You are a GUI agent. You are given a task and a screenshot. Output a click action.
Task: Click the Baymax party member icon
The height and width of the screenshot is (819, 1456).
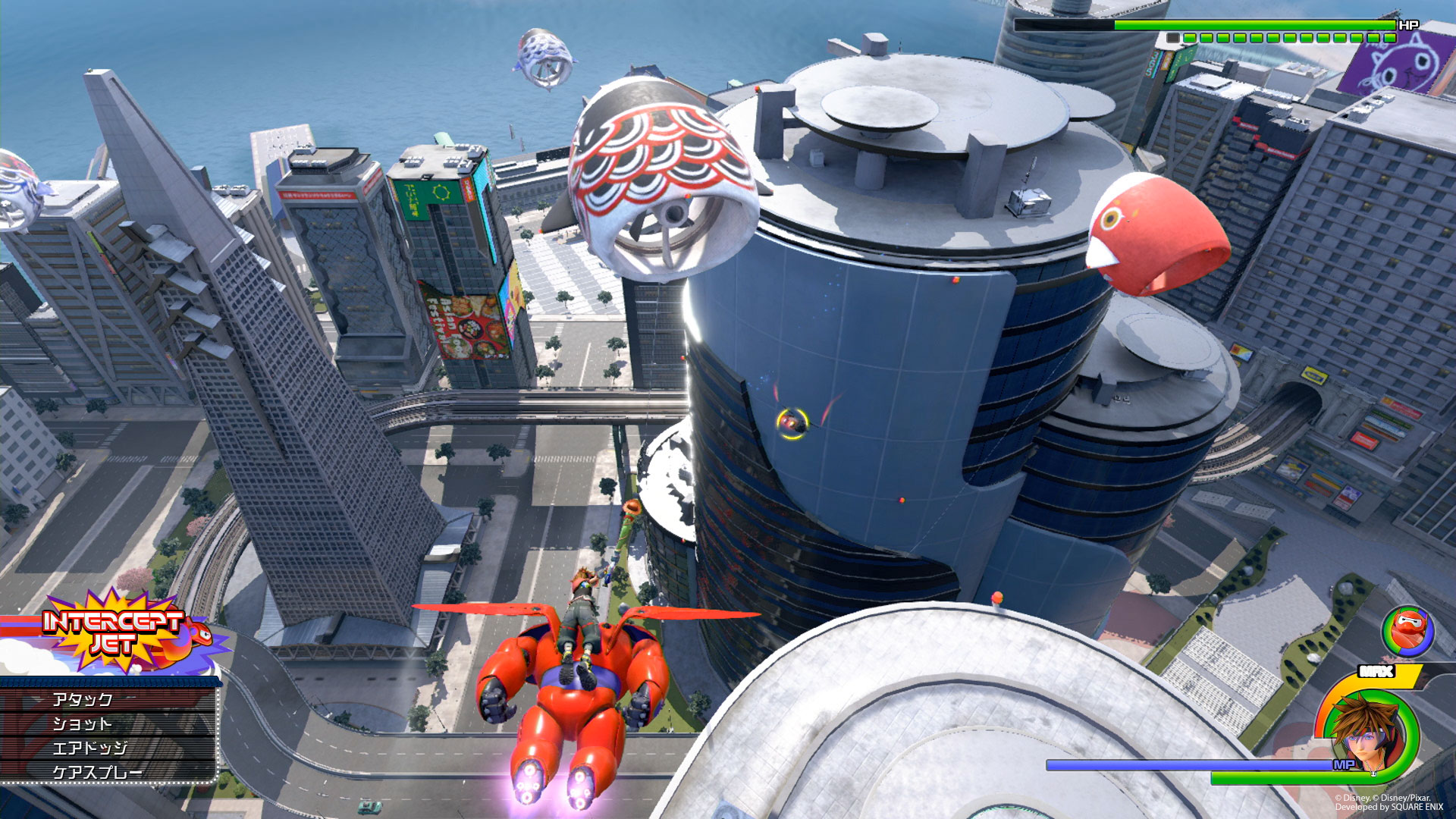click(1407, 631)
